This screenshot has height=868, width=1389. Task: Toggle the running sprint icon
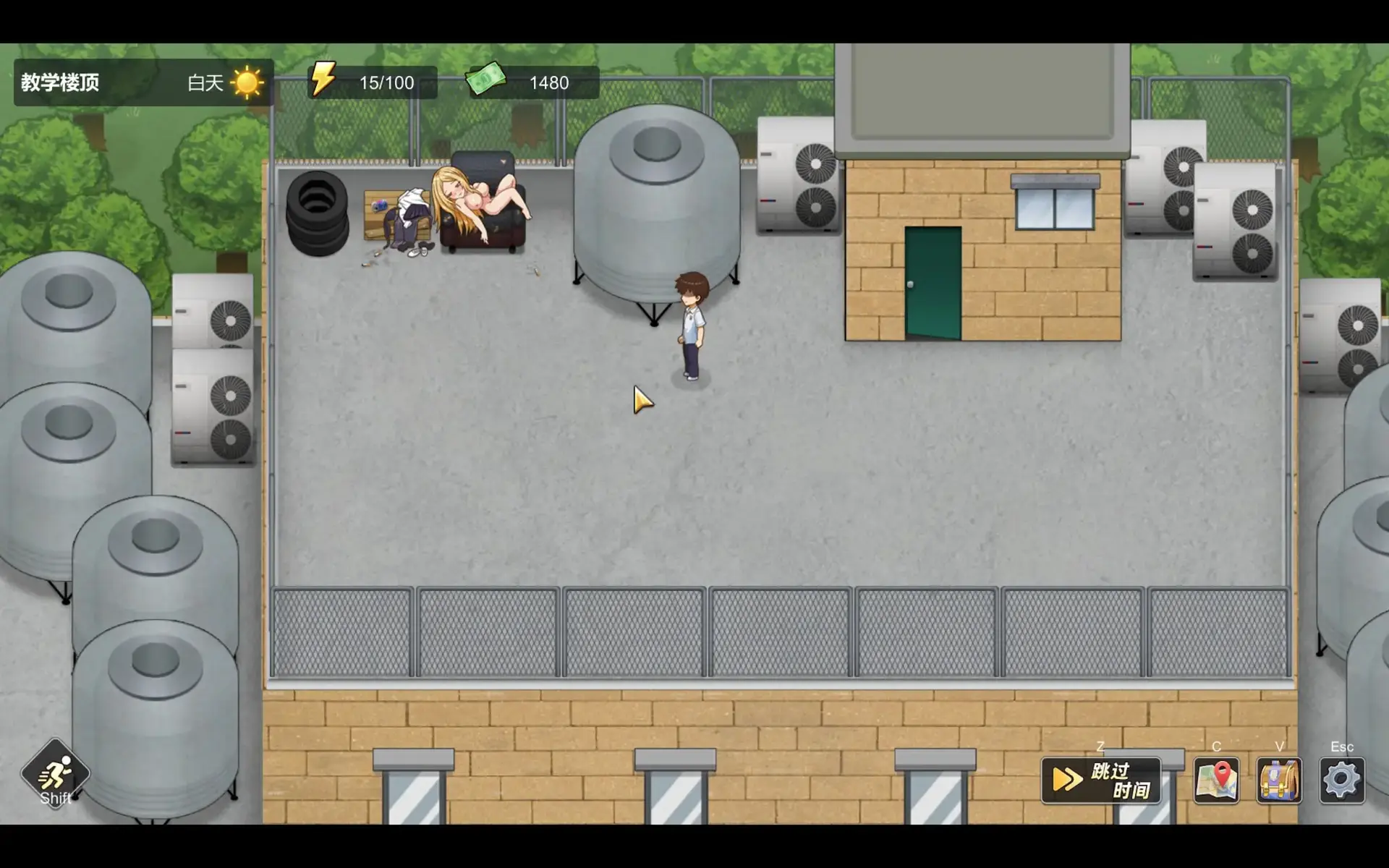coord(55,775)
